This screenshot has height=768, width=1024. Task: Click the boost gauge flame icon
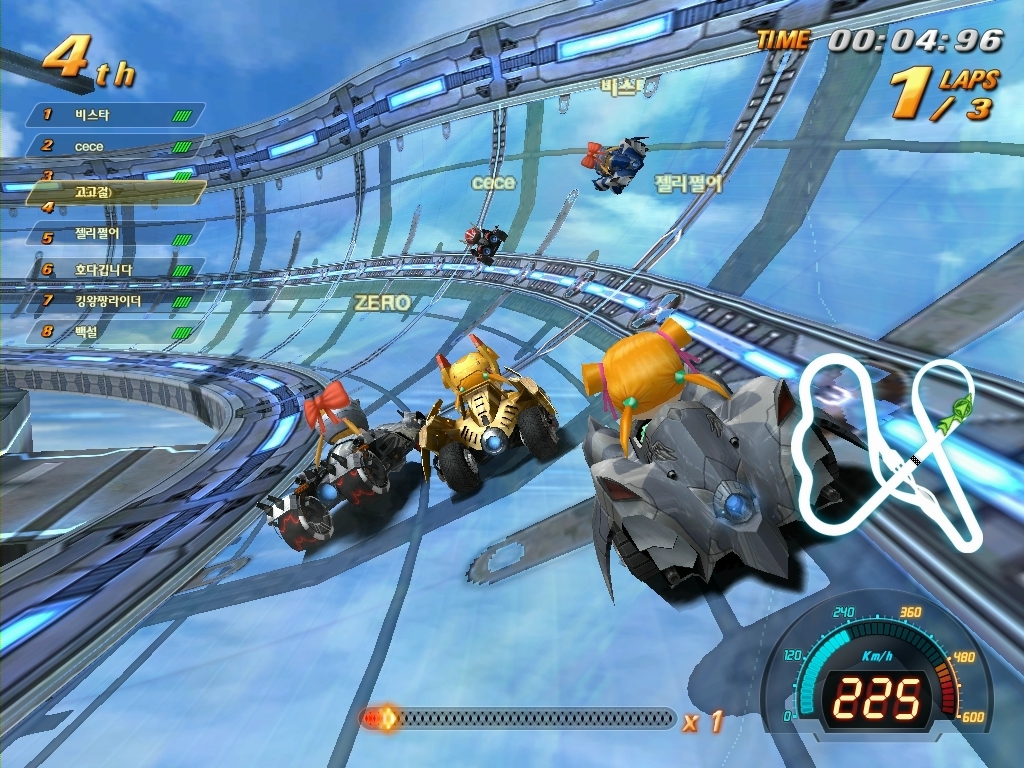click(x=380, y=718)
